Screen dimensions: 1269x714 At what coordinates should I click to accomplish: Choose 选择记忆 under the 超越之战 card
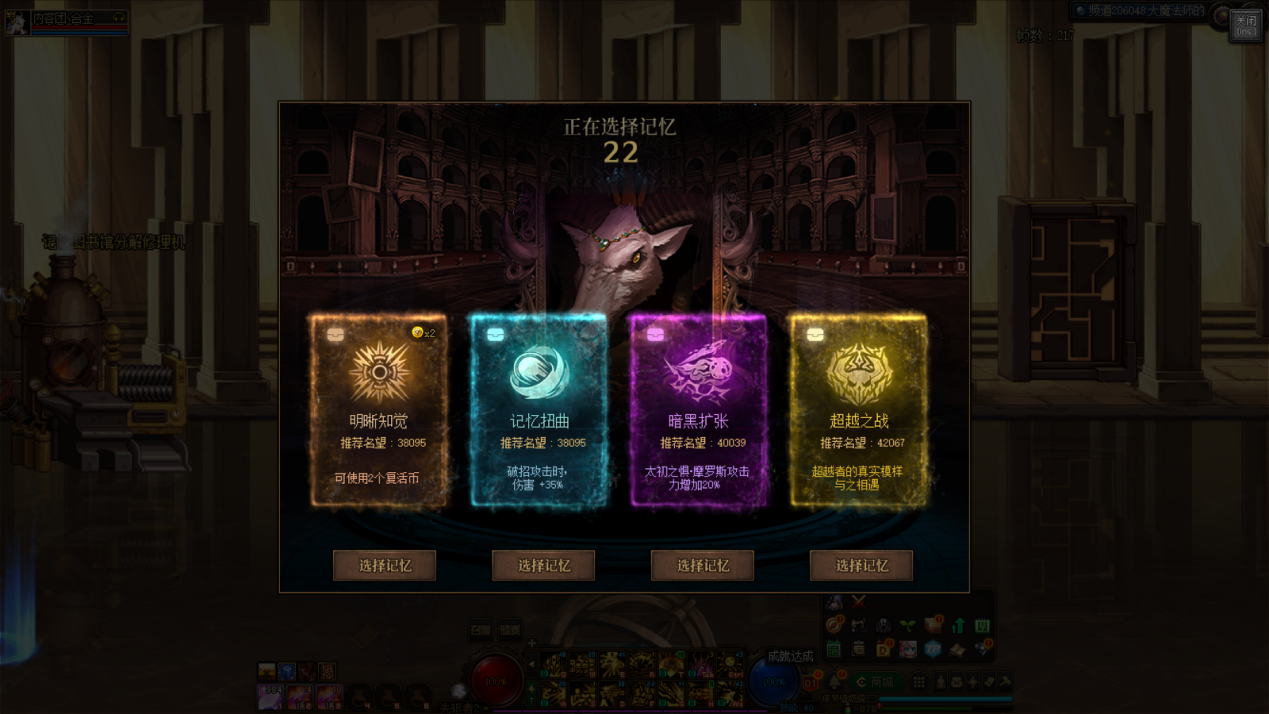(x=862, y=565)
